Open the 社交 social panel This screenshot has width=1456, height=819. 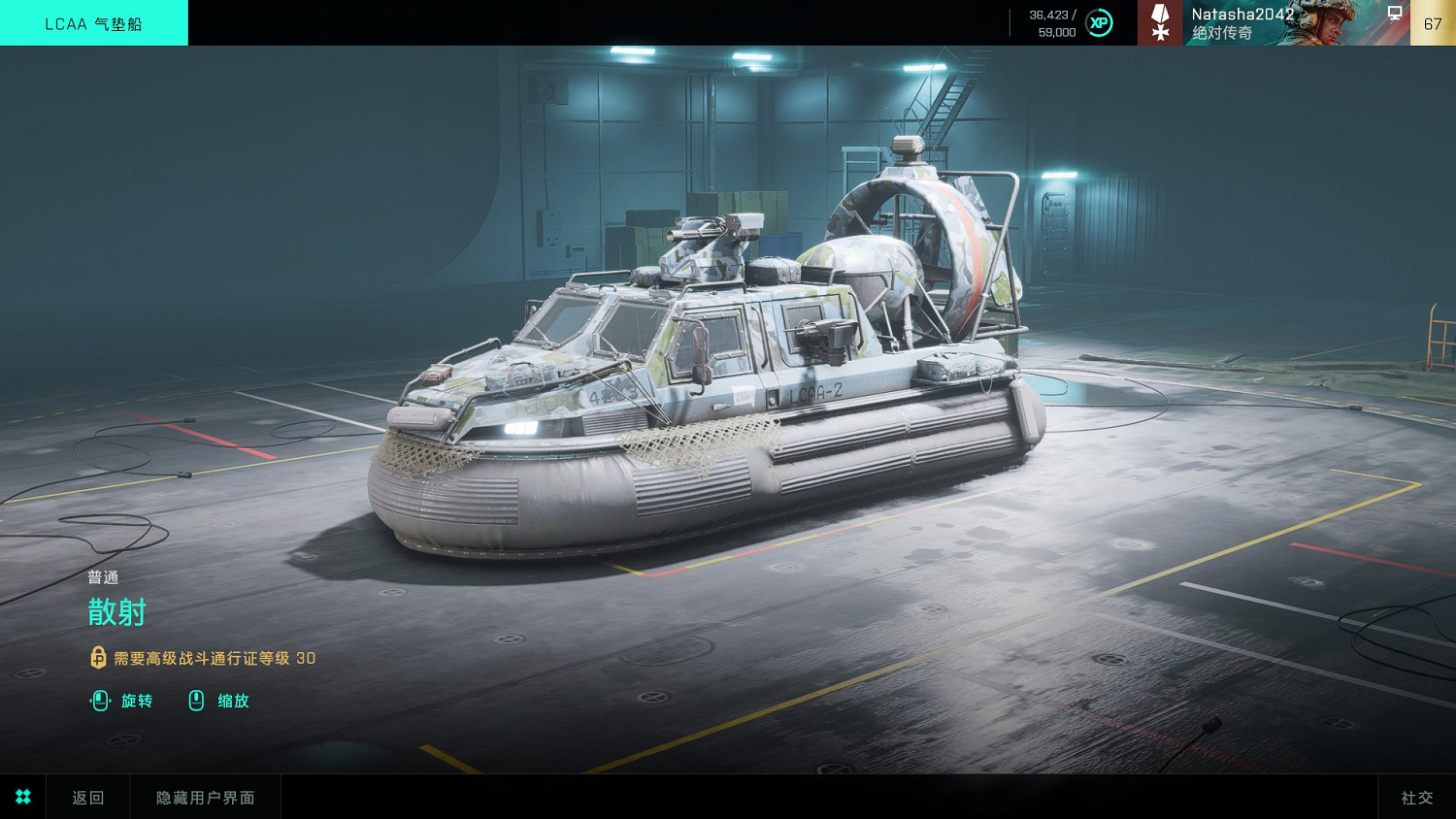(x=1416, y=797)
